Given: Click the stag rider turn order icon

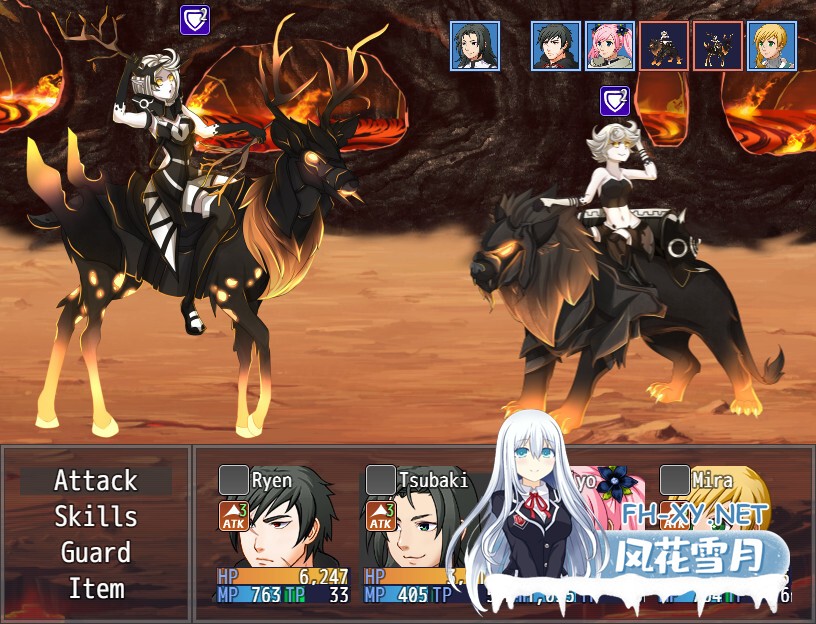Looking at the screenshot, I should [718, 46].
